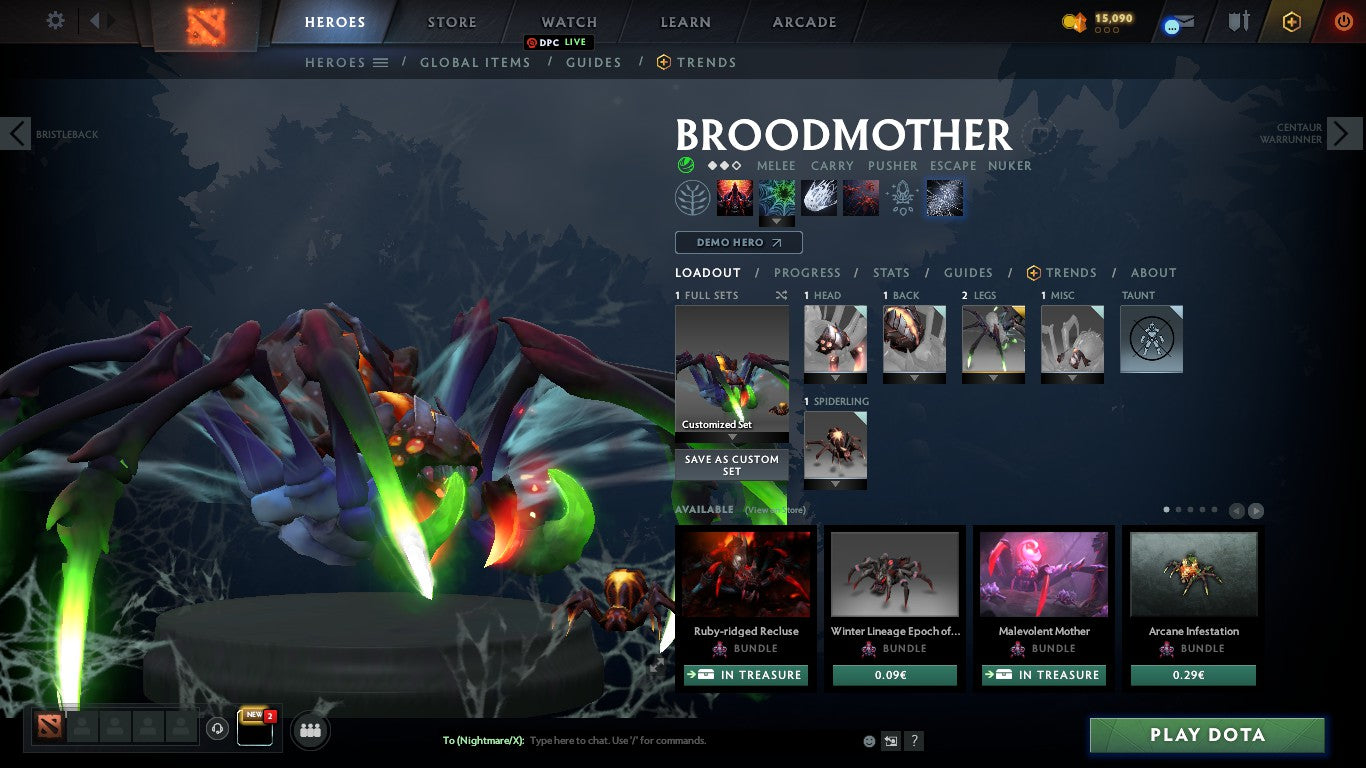Image resolution: width=1366 pixels, height=768 pixels.
Task: Expand the Head item slot dropdown arrow
Action: point(836,378)
